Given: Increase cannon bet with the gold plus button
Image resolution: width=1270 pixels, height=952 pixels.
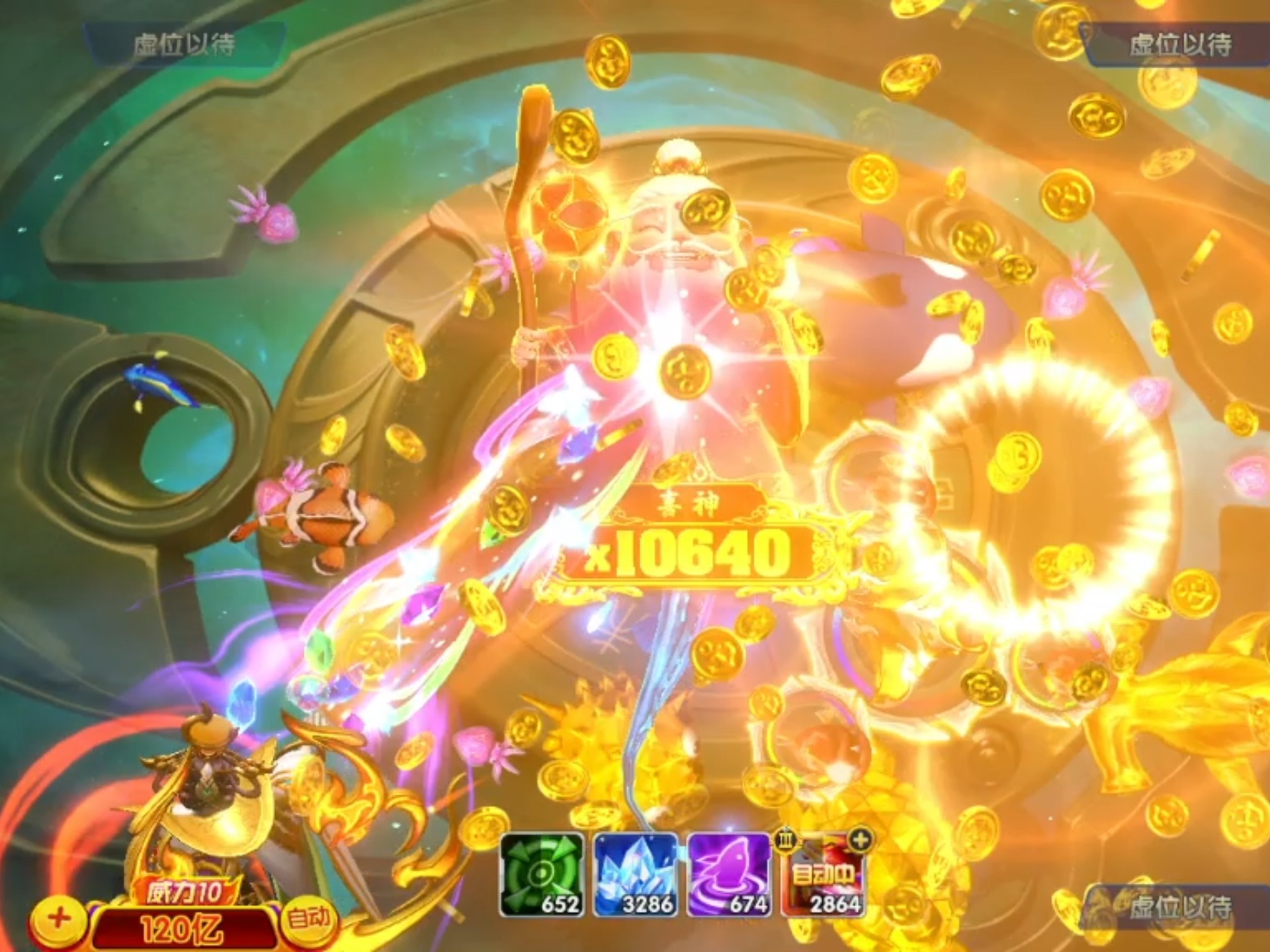Looking at the screenshot, I should pos(58,919).
